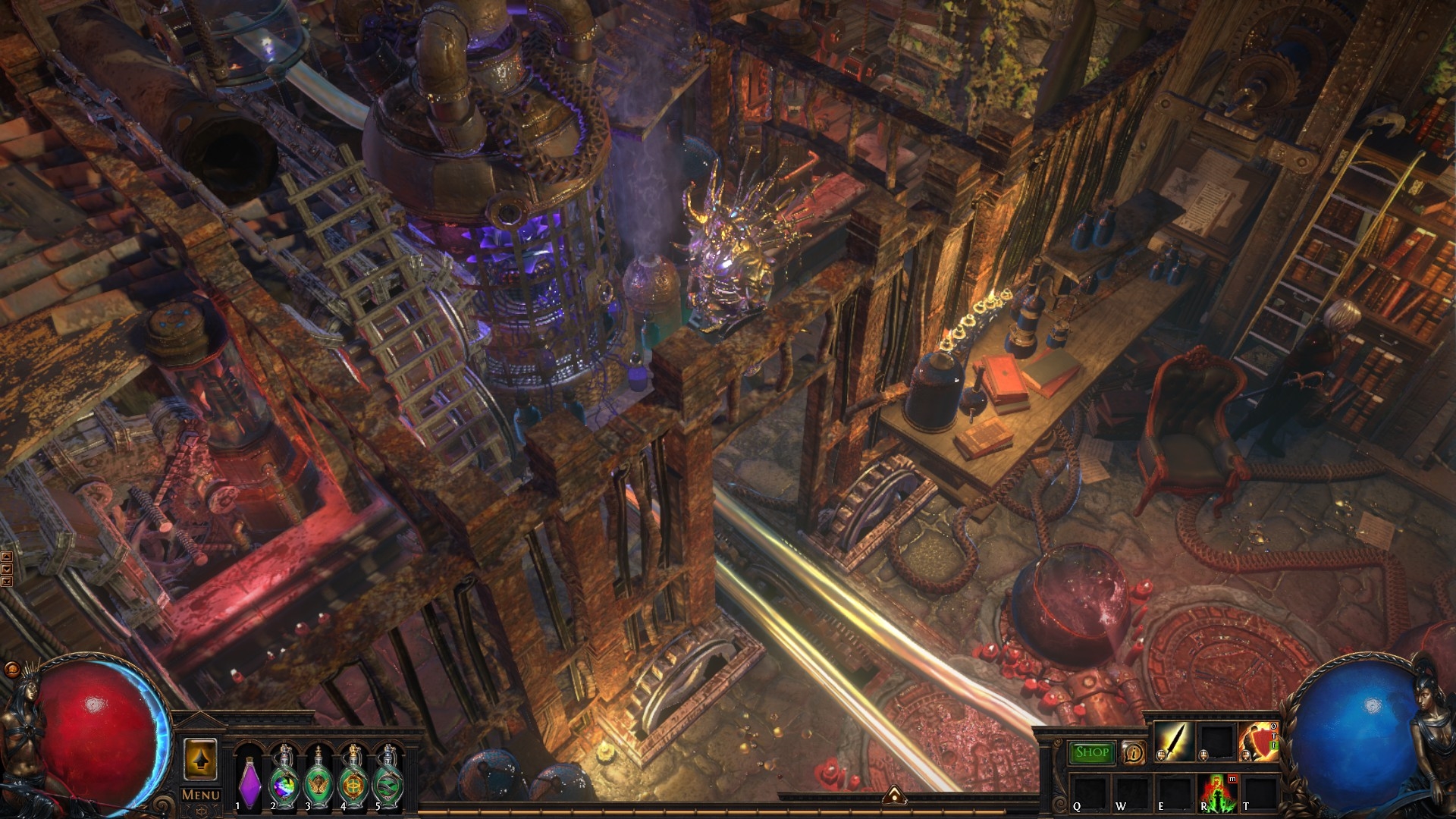1456x819 pixels.
Task: Open chat with the speech bubble button
Action: (x=11, y=670)
